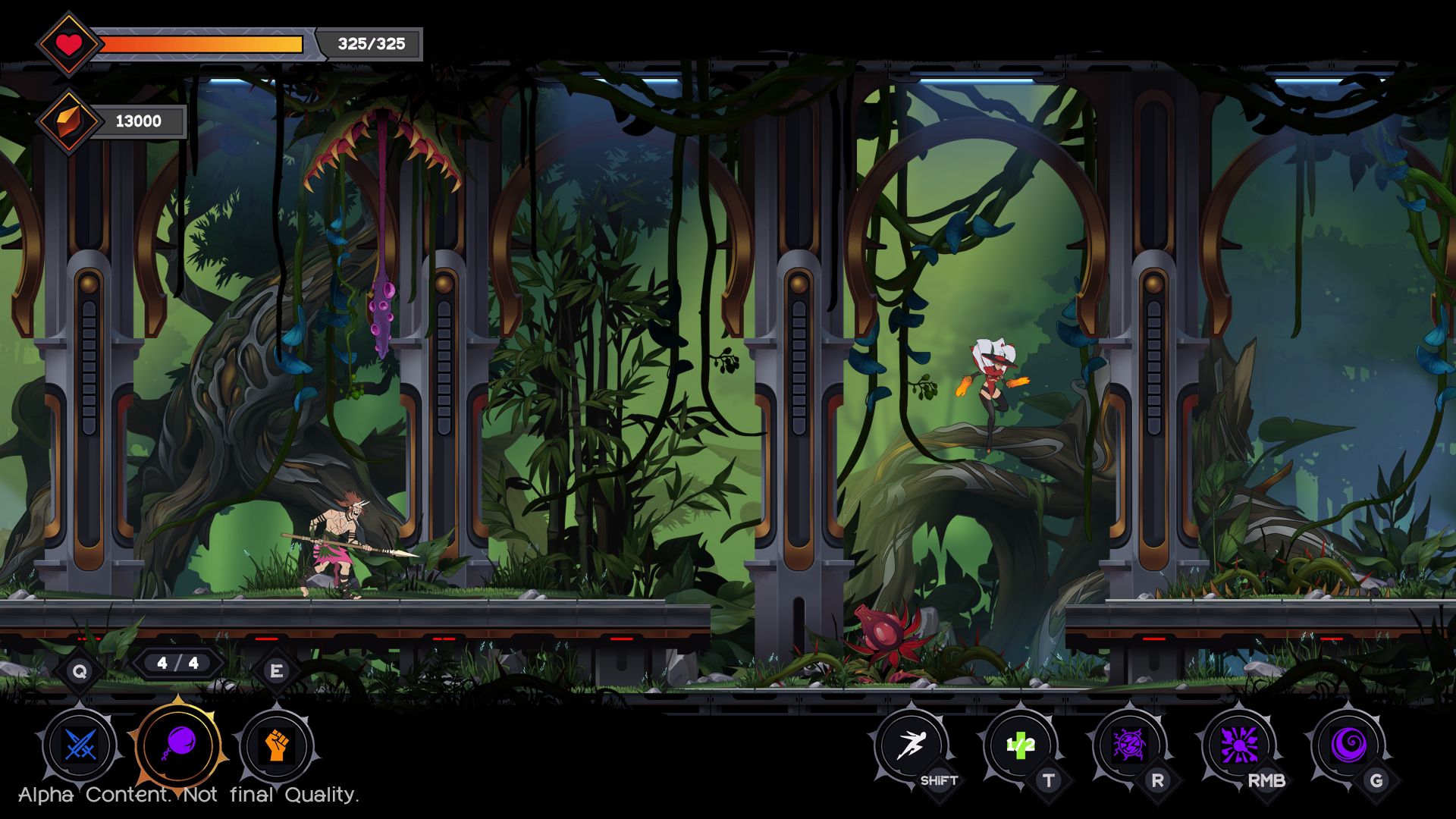Use the green cross healing ability

coord(1020,745)
